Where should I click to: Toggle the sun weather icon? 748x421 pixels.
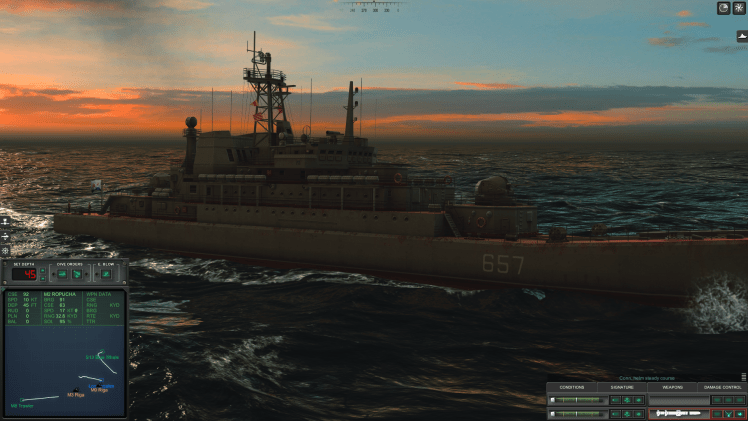(739, 8)
